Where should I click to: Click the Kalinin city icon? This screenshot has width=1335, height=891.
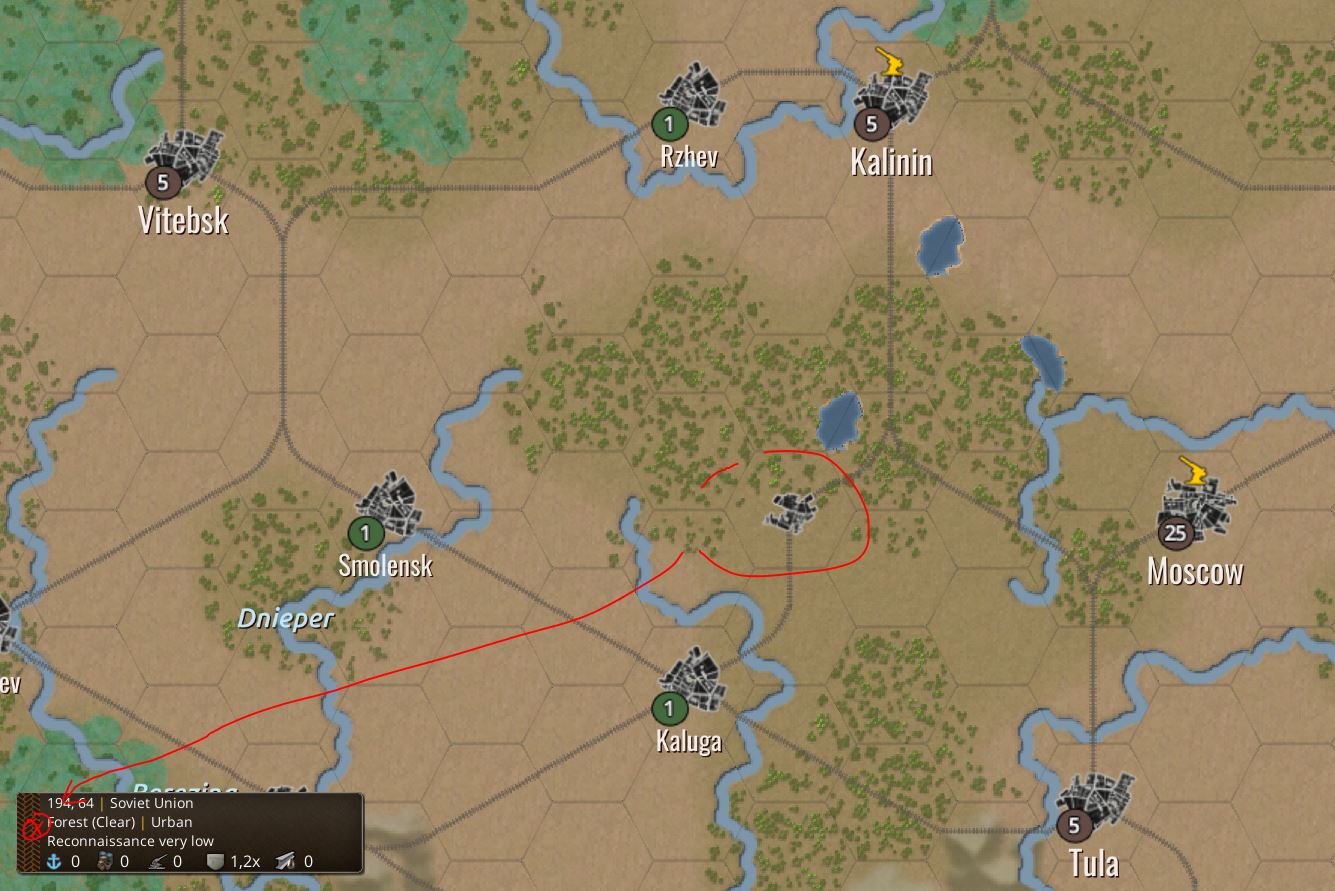[x=893, y=100]
